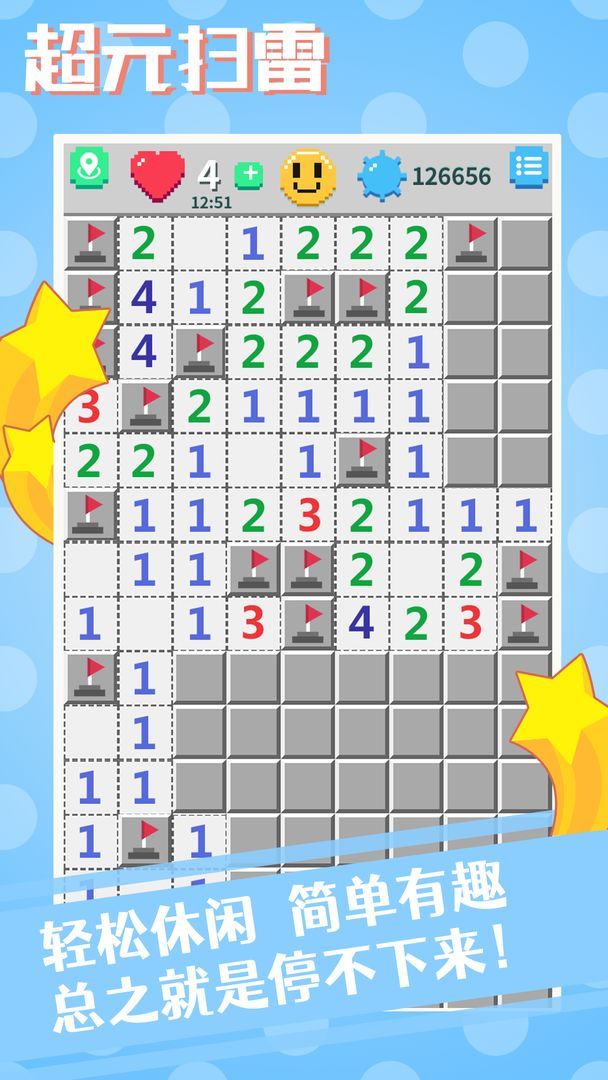Tap the green map pin icon
The height and width of the screenshot is (1080, 608).
point(90,168)
